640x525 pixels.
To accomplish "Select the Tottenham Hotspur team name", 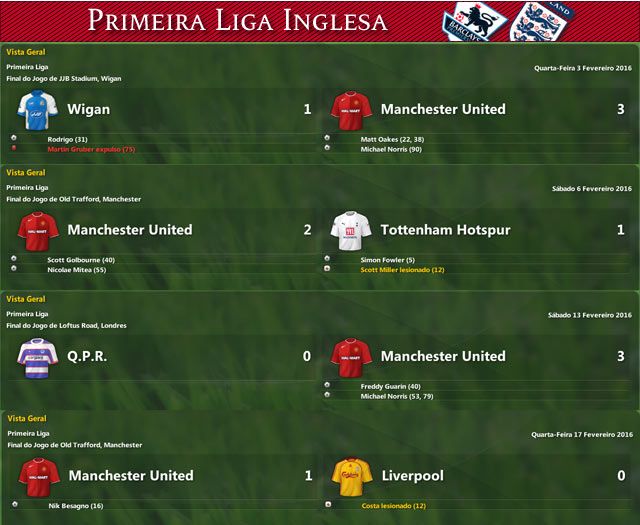I will click(x=445, y=230).
